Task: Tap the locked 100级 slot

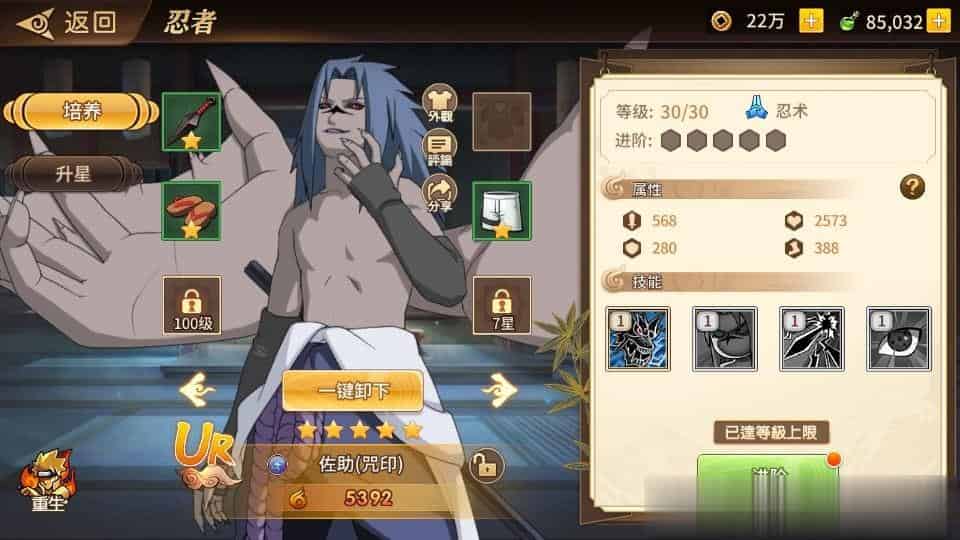Action: tap(192, 305)
